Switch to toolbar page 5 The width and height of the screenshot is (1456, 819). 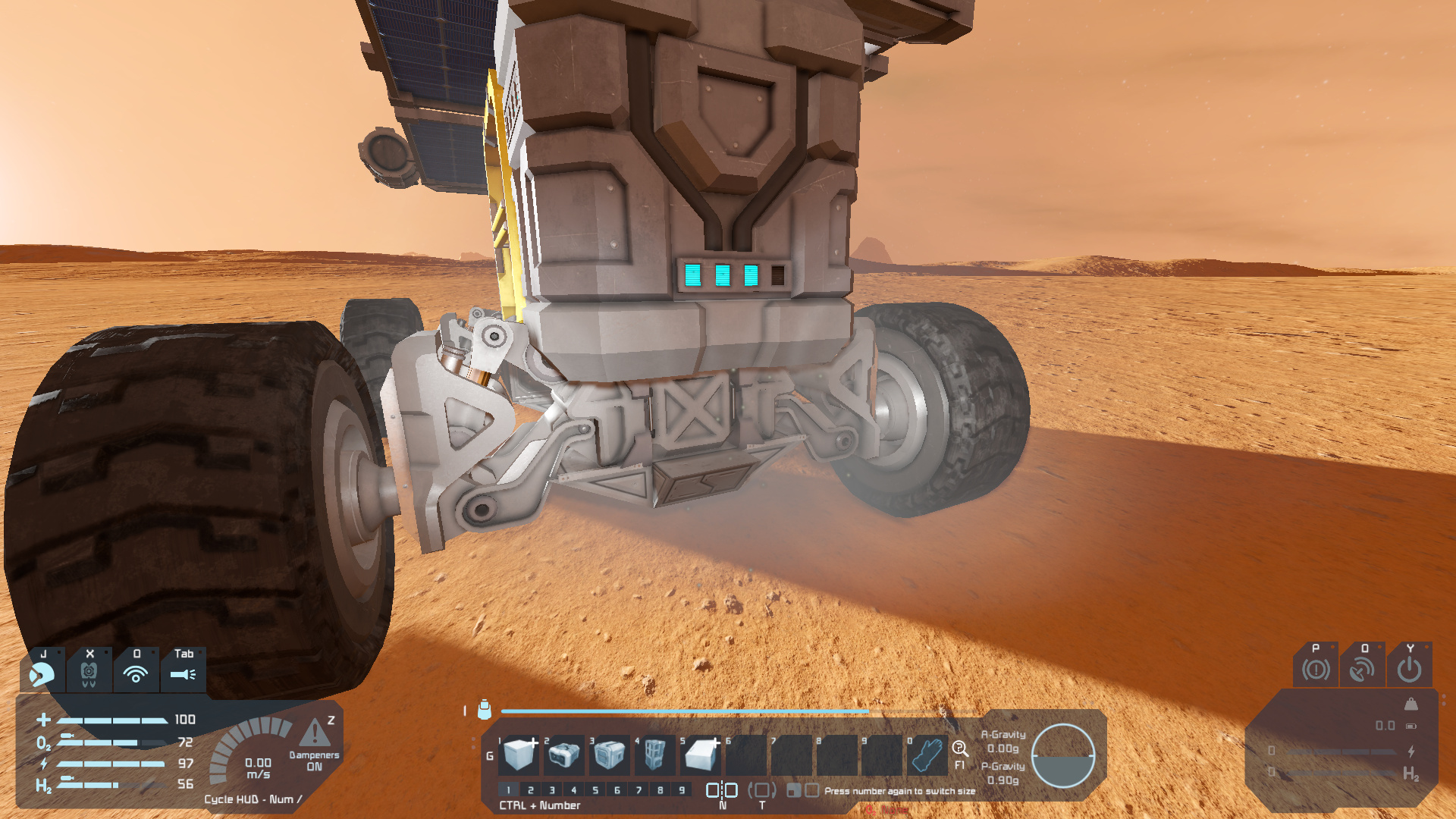(595, 790)
